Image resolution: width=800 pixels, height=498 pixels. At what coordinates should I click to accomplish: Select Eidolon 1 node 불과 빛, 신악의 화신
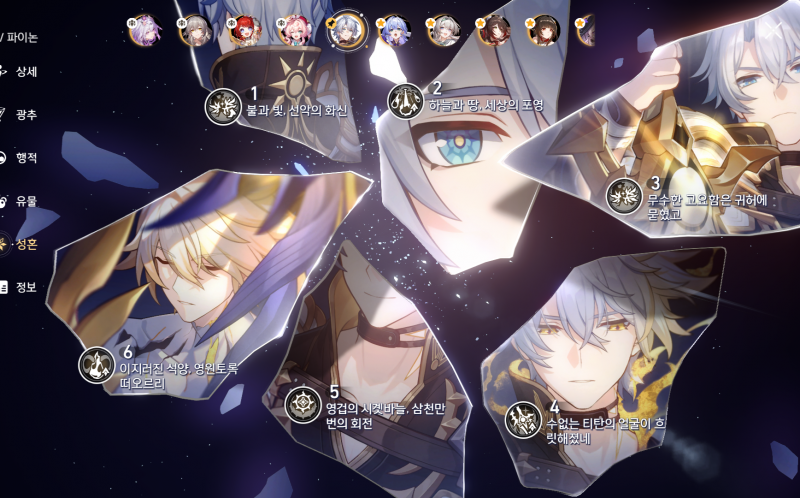(x=222, y=106)
